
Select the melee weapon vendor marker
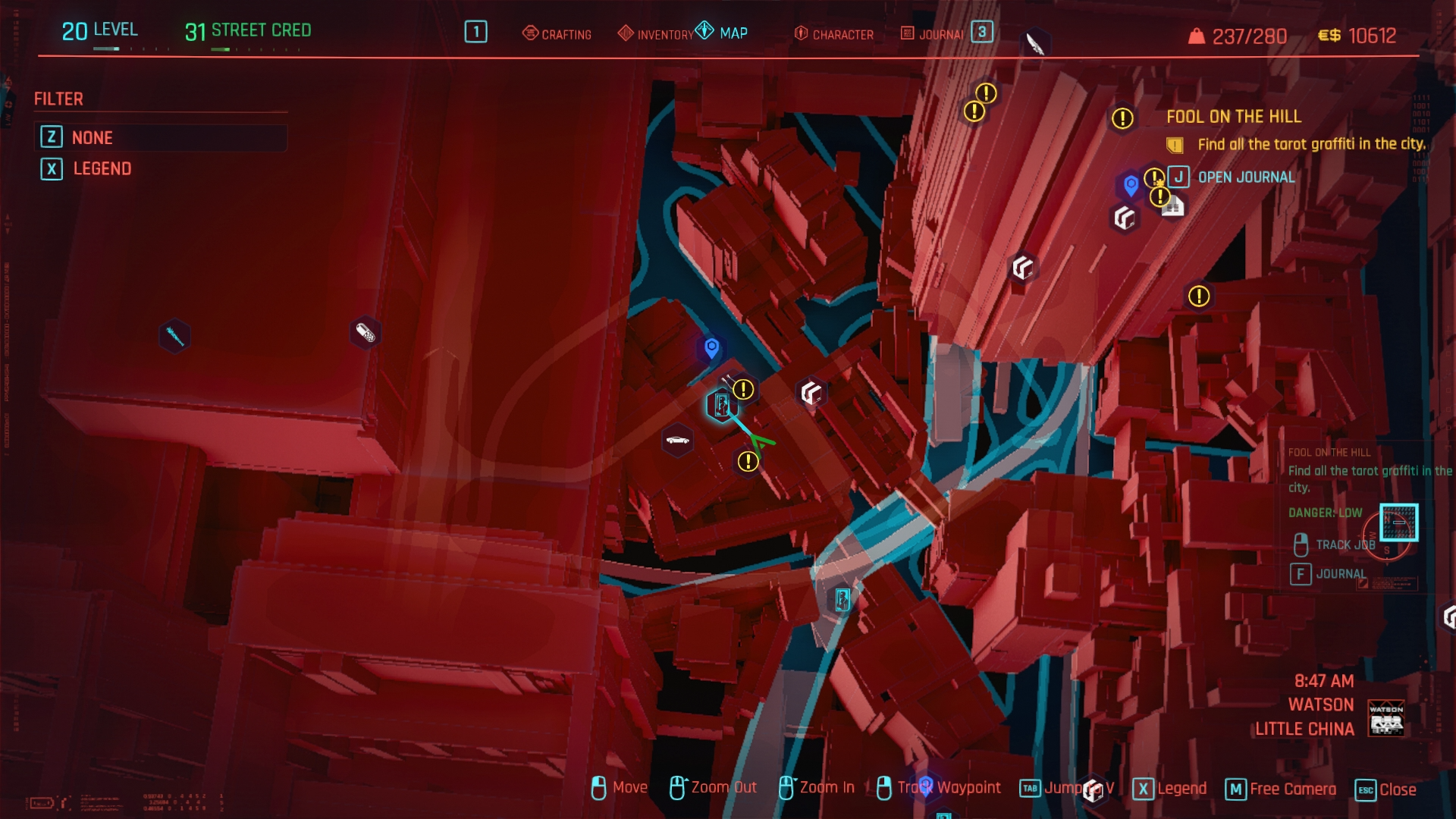click(174, 336)
